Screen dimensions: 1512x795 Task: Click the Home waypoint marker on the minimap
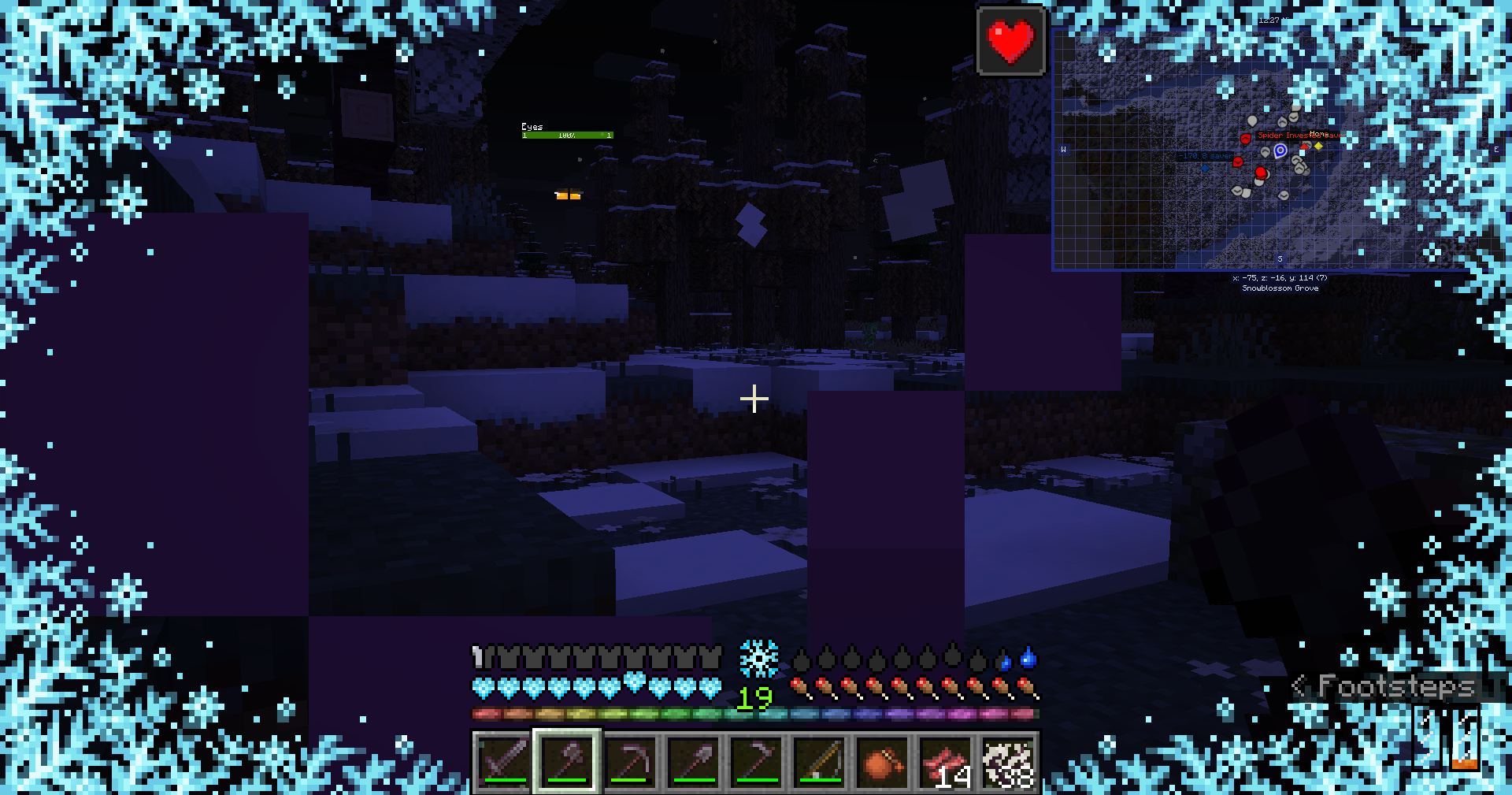tap(1318, 135)
